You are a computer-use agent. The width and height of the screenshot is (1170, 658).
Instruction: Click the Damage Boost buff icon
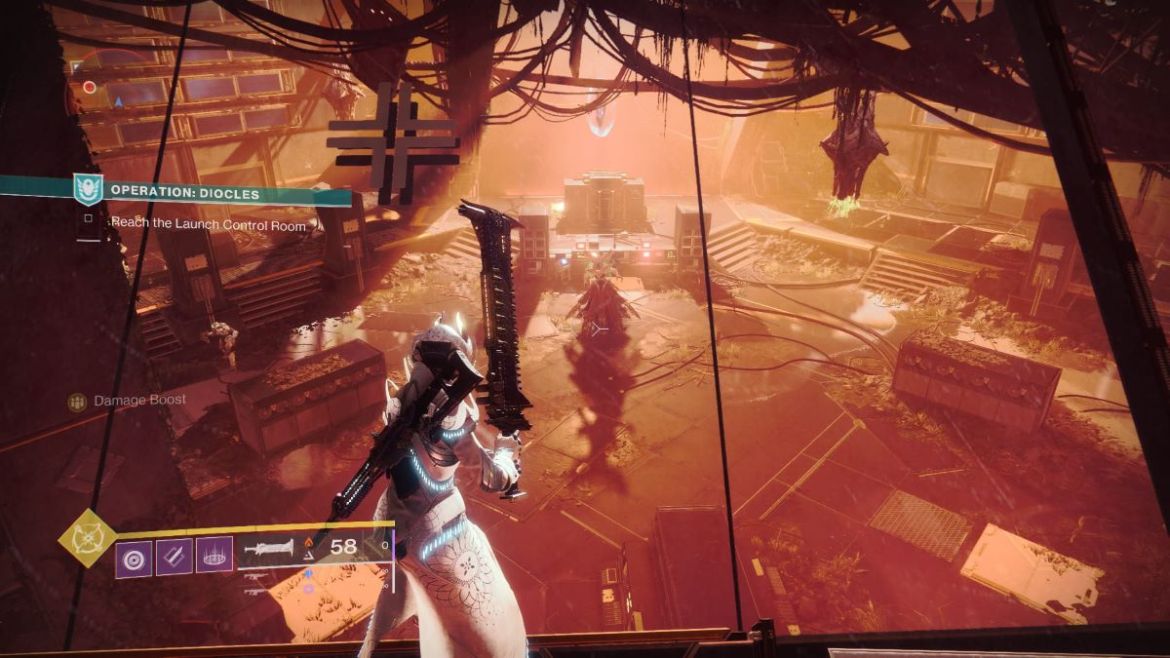click(x=77, y=402)
